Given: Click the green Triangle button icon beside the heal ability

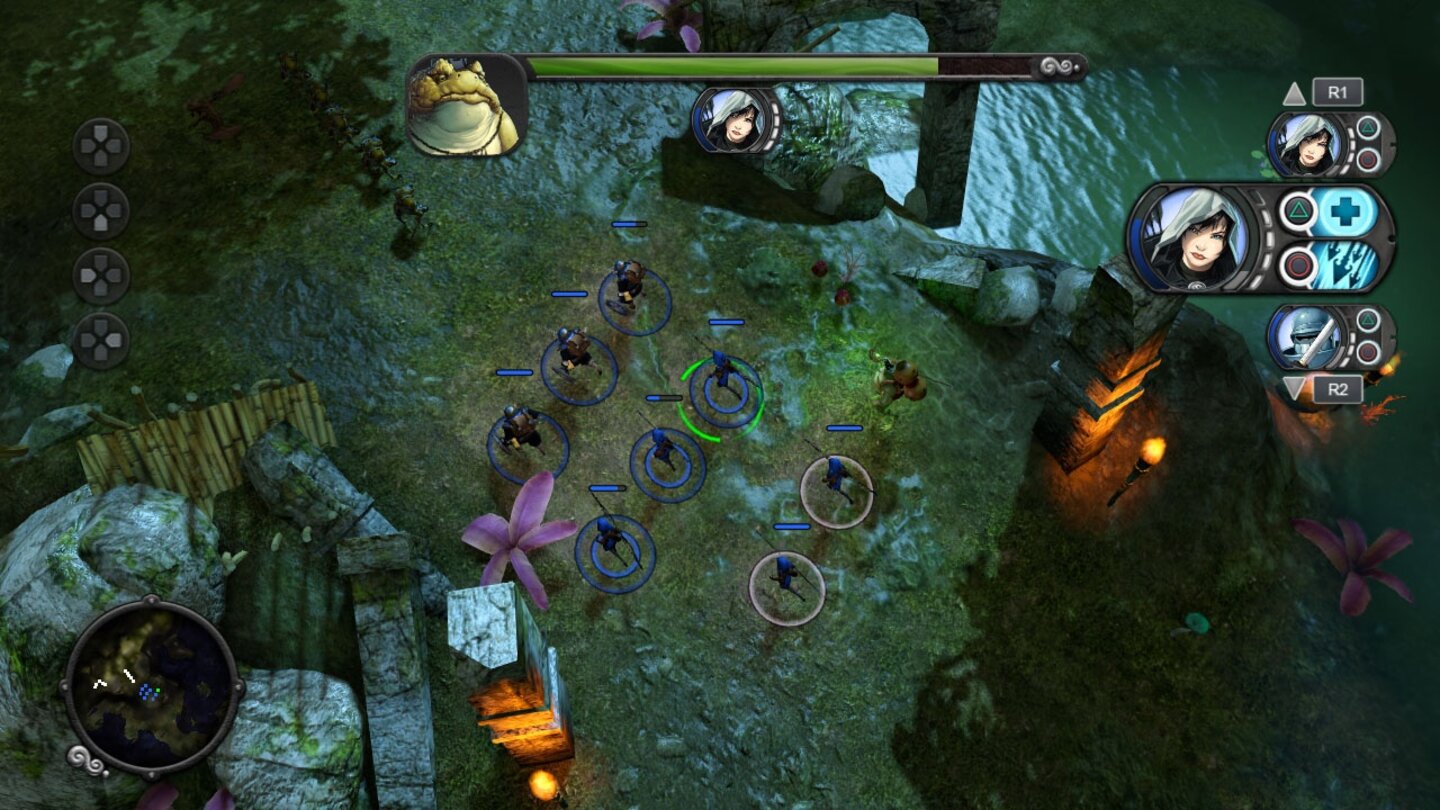Looking at the screenshot, I should coord(1297,211).
